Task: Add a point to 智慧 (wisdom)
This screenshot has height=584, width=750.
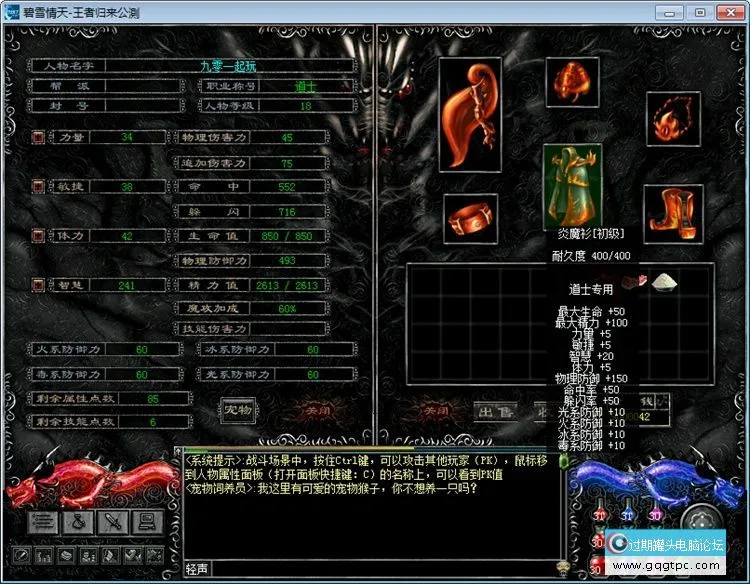Action: pyautogui.click(x=38, y=285)
